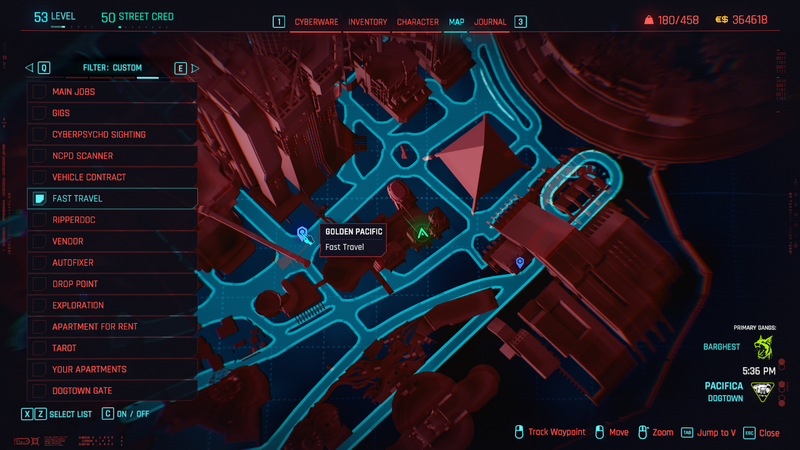Toggle Cyberpsycho Sighting filter

click(x=112, y=134)
